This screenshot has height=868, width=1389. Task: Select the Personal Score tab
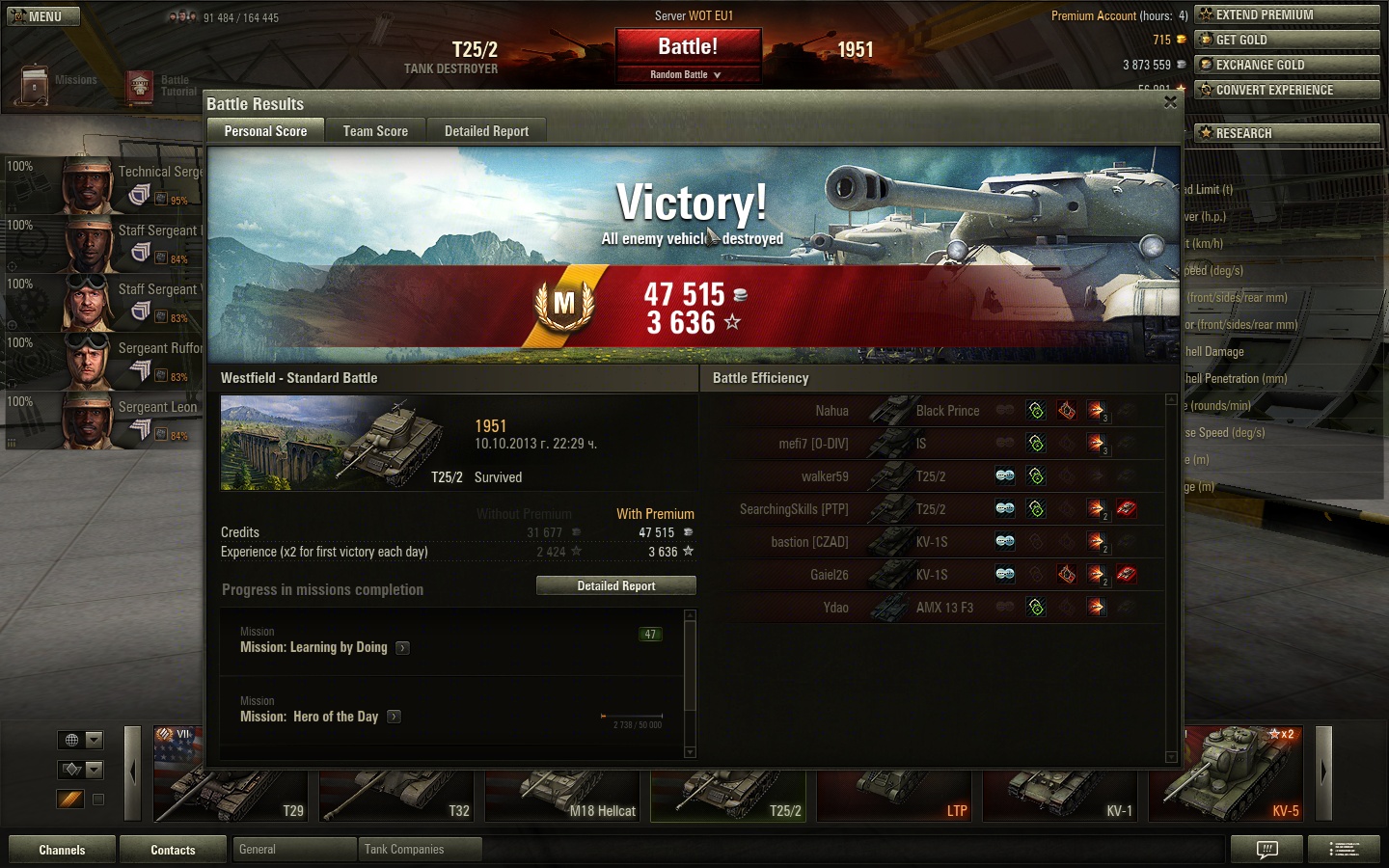tap(265, 131)
